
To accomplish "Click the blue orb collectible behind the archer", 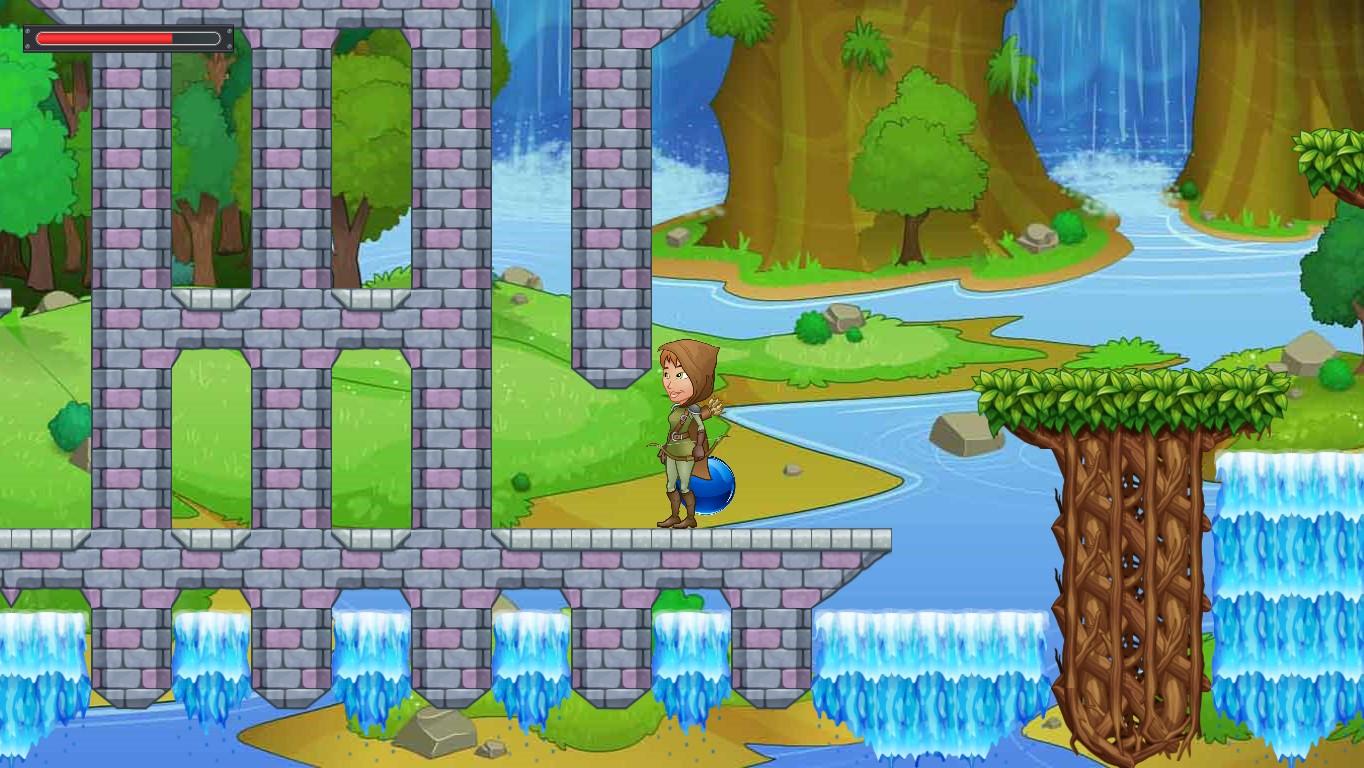I will (x=716, y=482).
